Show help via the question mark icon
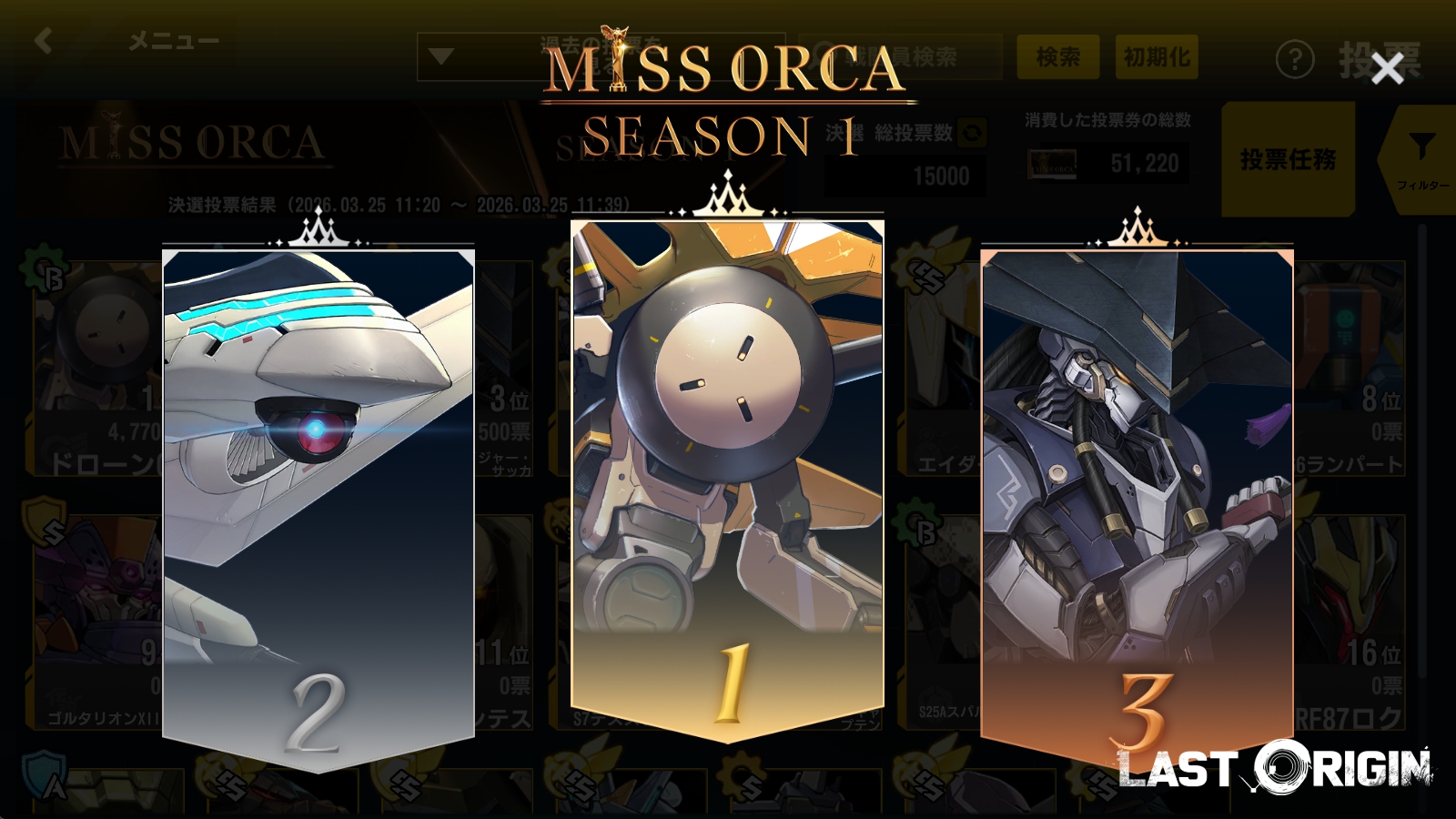 [x=1294, y=60]
